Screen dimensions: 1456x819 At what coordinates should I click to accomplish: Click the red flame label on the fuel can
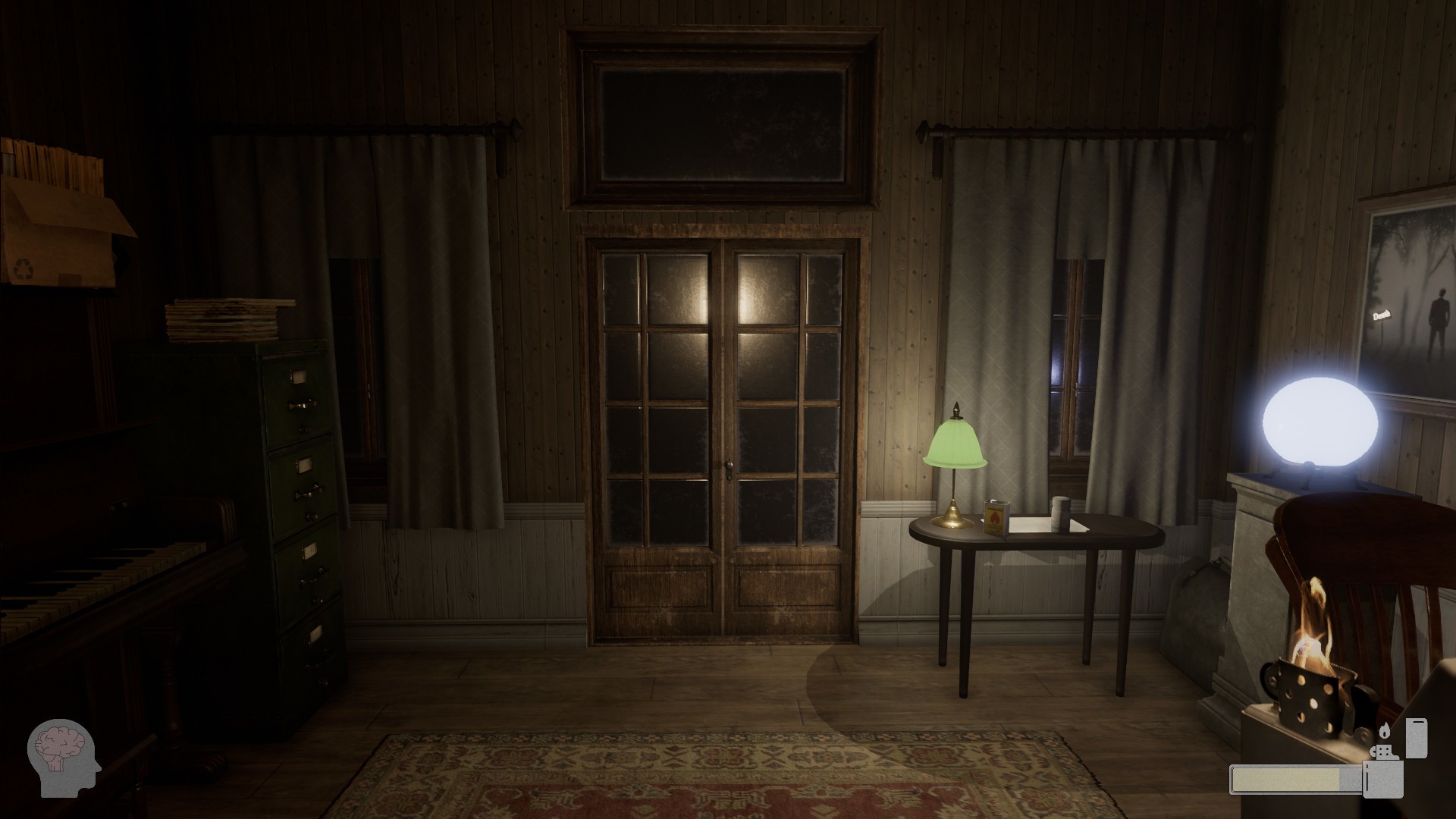tap(994, 518)
